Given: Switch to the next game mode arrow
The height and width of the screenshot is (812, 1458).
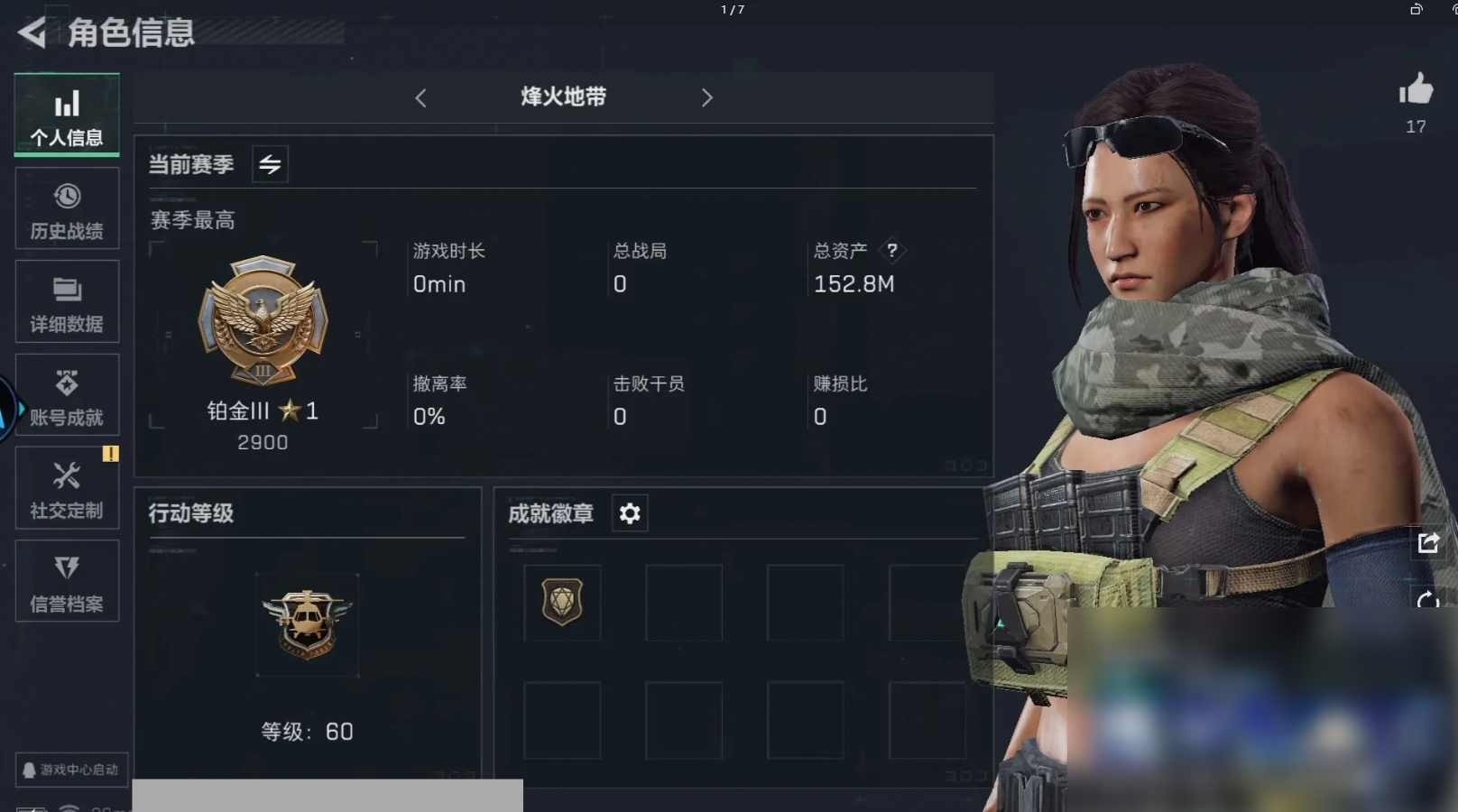Looking at the screenshot, I should coord(706,97).
